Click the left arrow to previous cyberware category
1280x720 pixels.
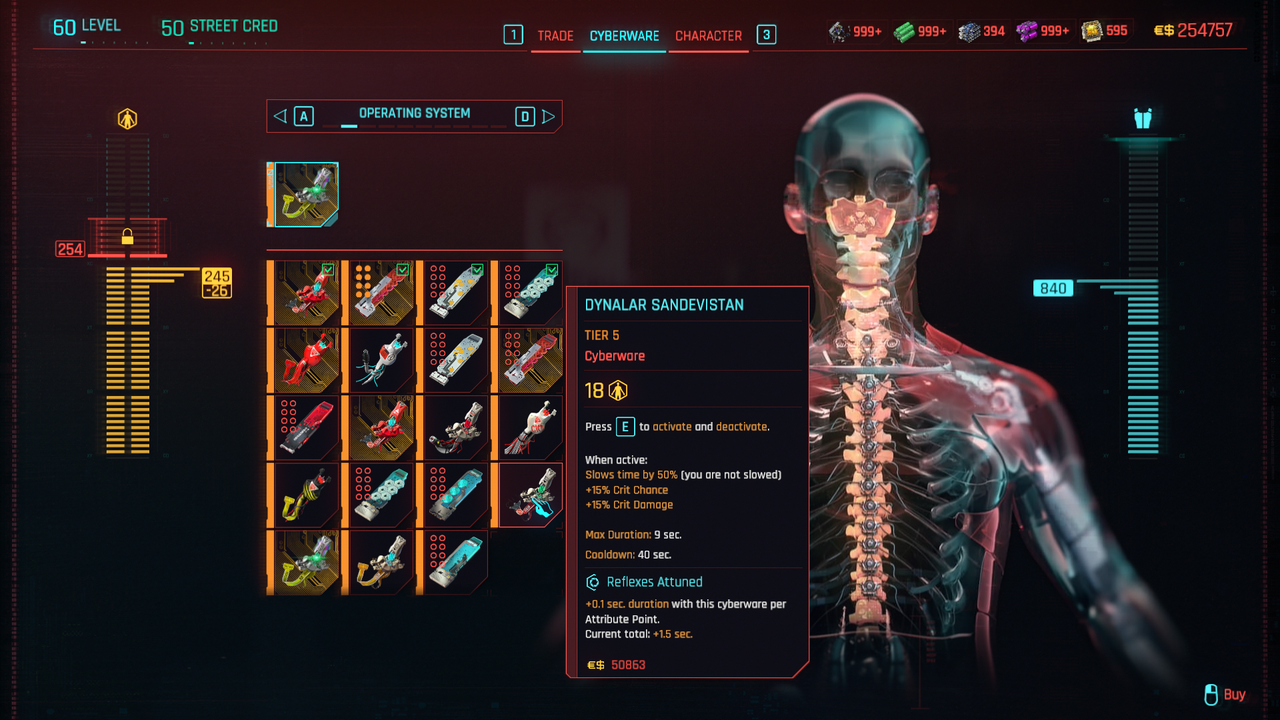pos(279,115)
